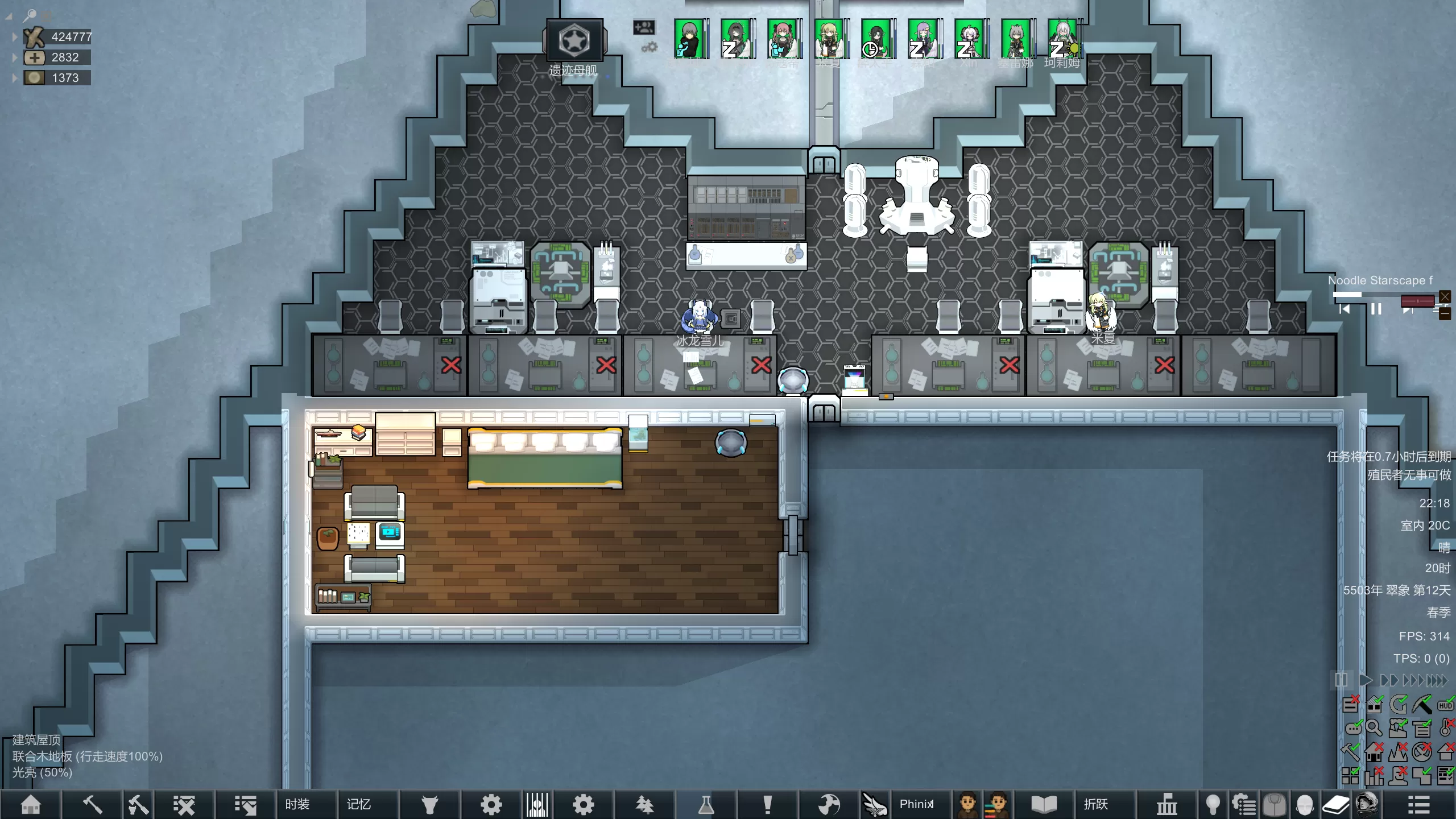Open the 折跃 tab in bottom bar
This screenshot has height=819, width=1456.
(x=1095, y=804)
